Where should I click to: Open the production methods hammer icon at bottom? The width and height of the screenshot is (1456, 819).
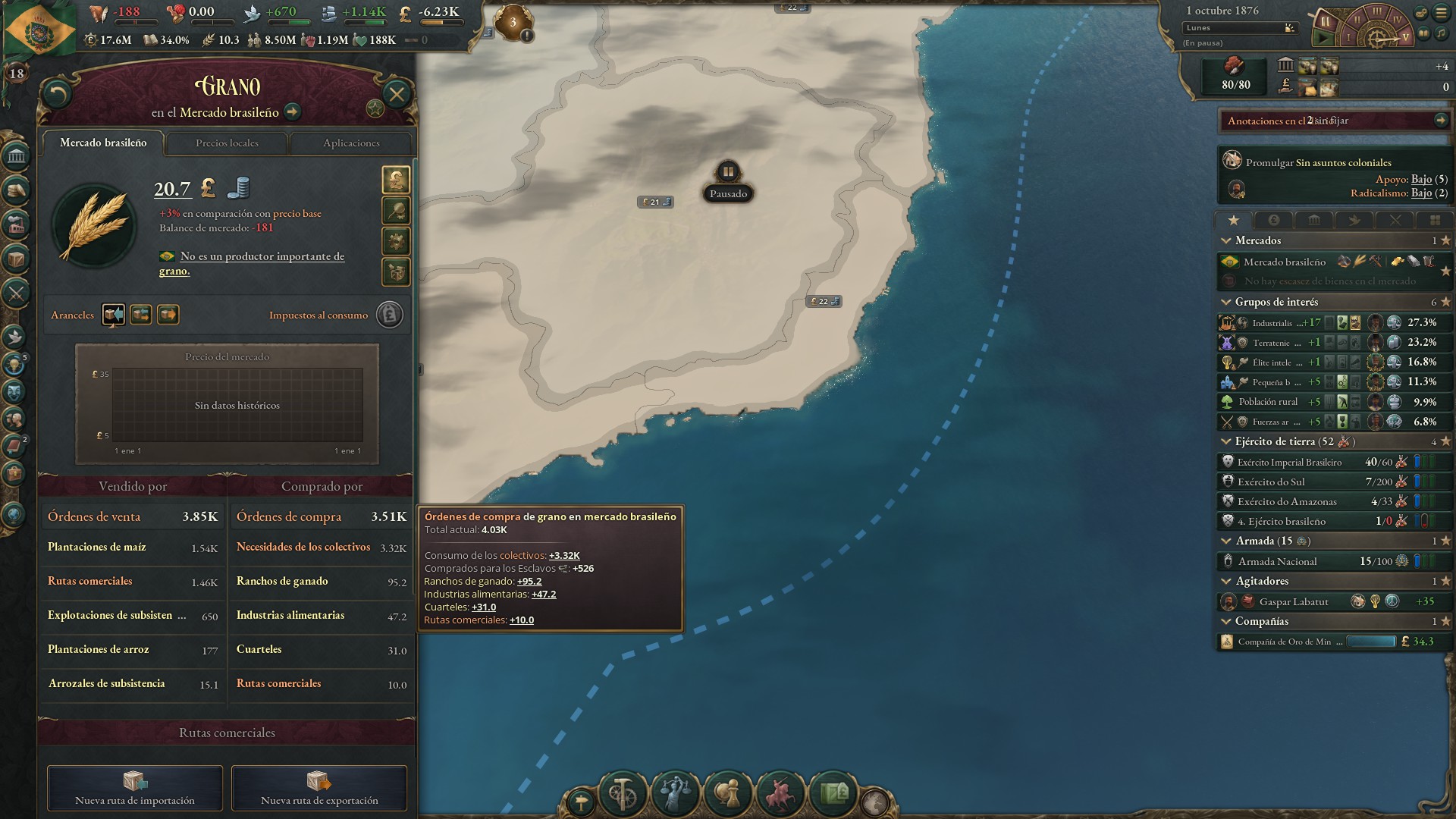tap(623, 792)
